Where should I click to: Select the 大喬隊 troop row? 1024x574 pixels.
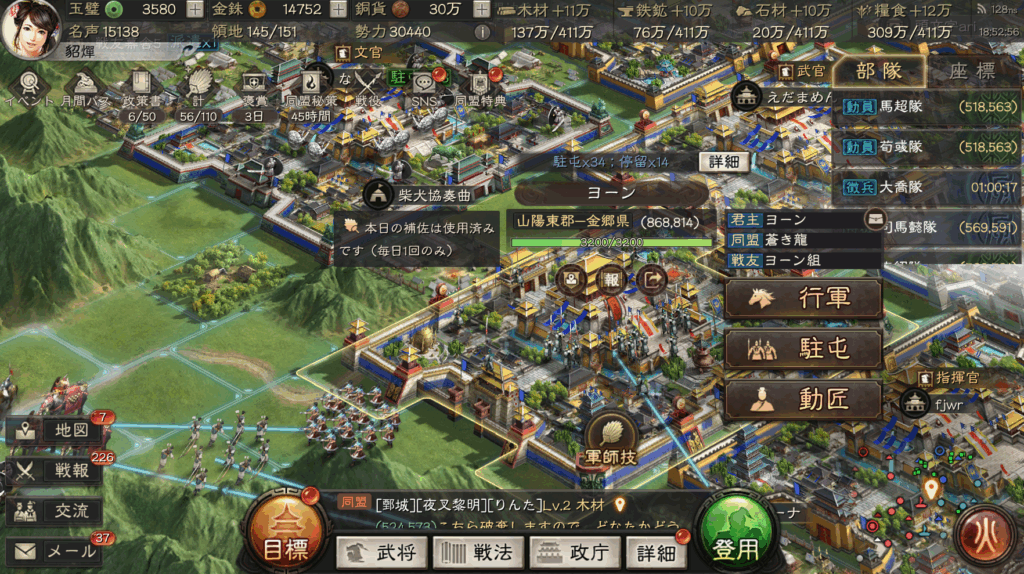[x=926, y=187]
